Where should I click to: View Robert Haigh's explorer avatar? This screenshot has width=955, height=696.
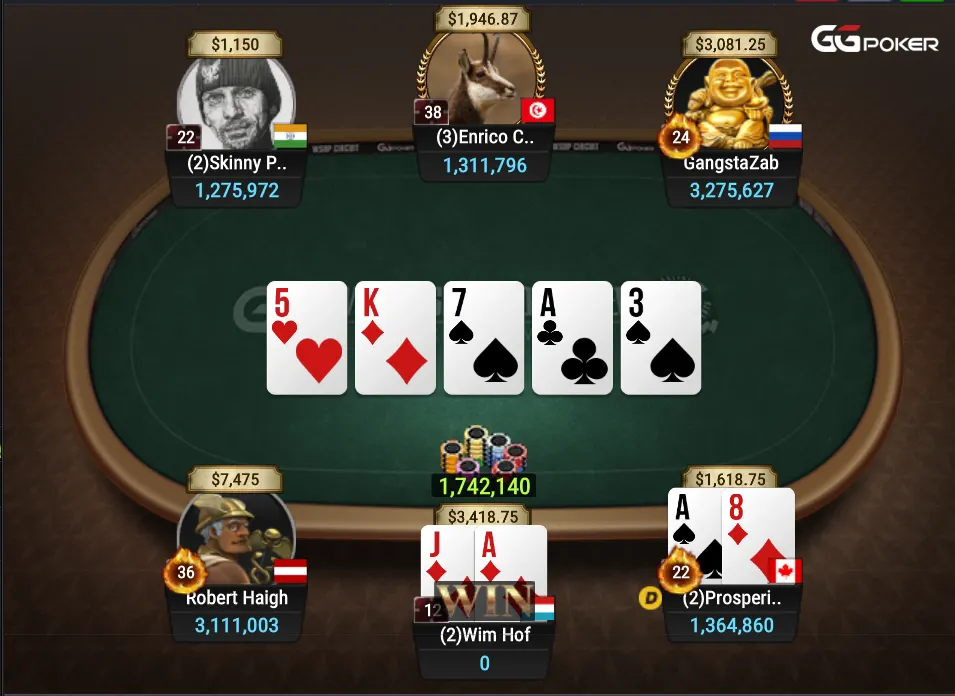click(236, 540)
